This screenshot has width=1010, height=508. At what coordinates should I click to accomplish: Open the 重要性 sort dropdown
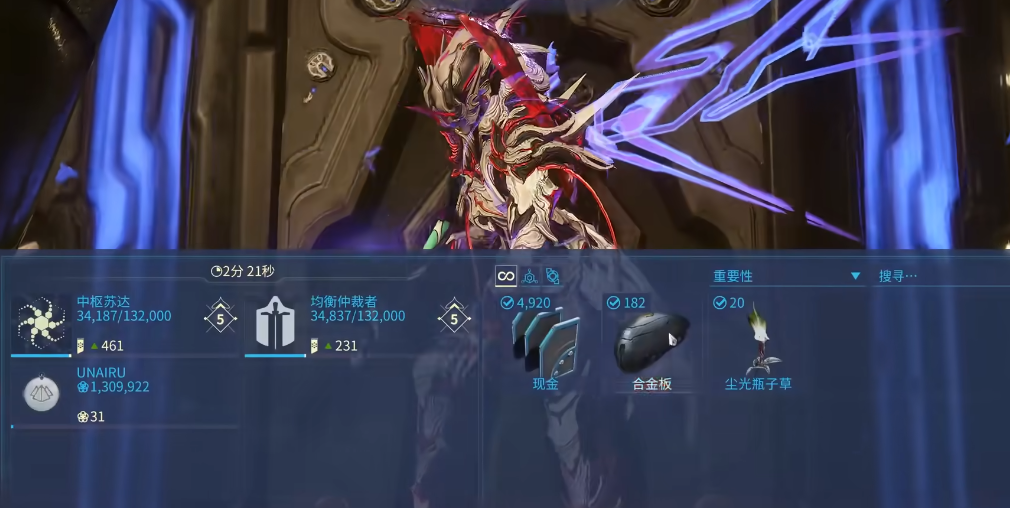coord(786,276)
